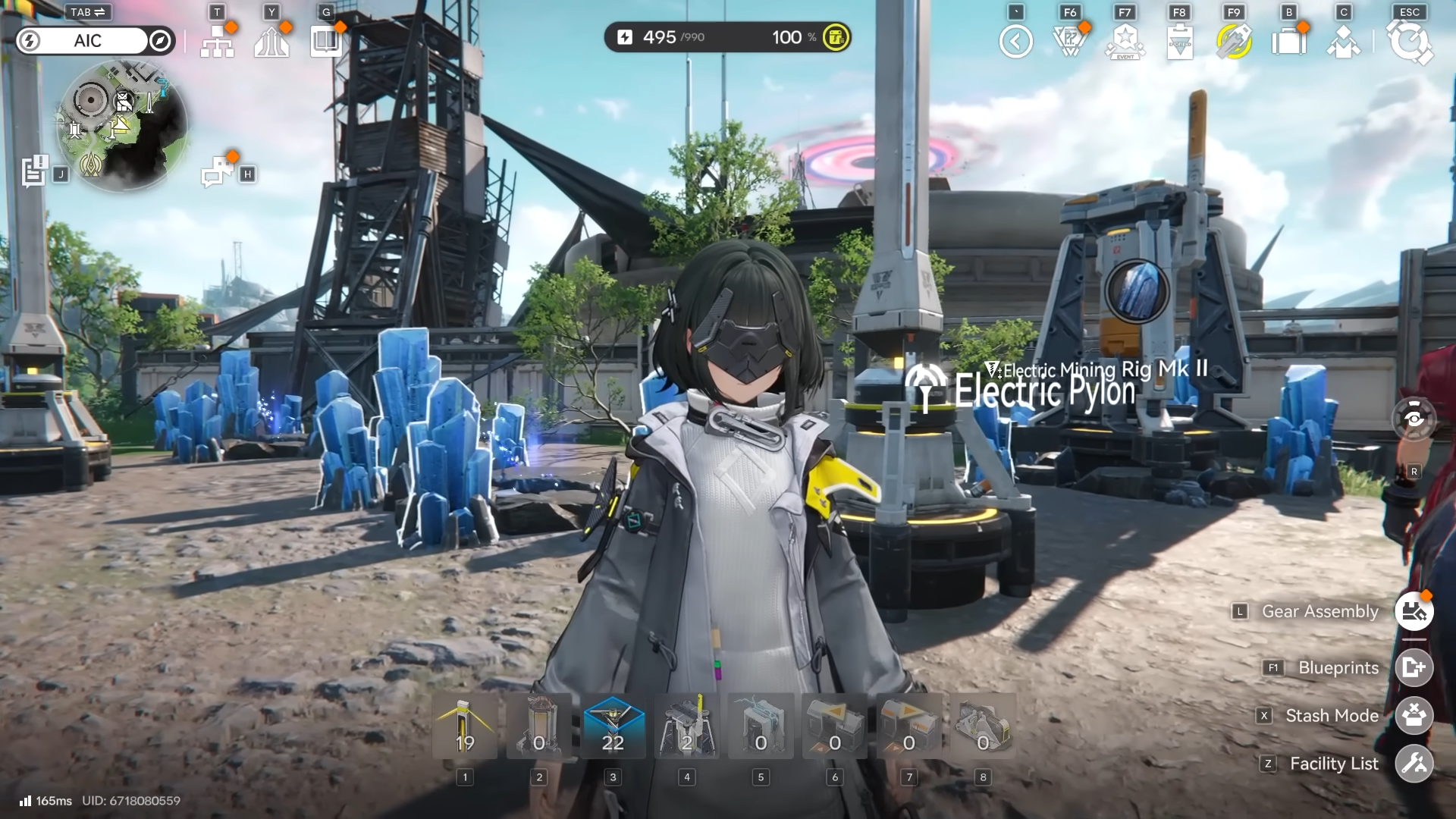Select the mining rig hotbar slot showing 2
The image size is (1456, 819).
click(x=687, y=726)
